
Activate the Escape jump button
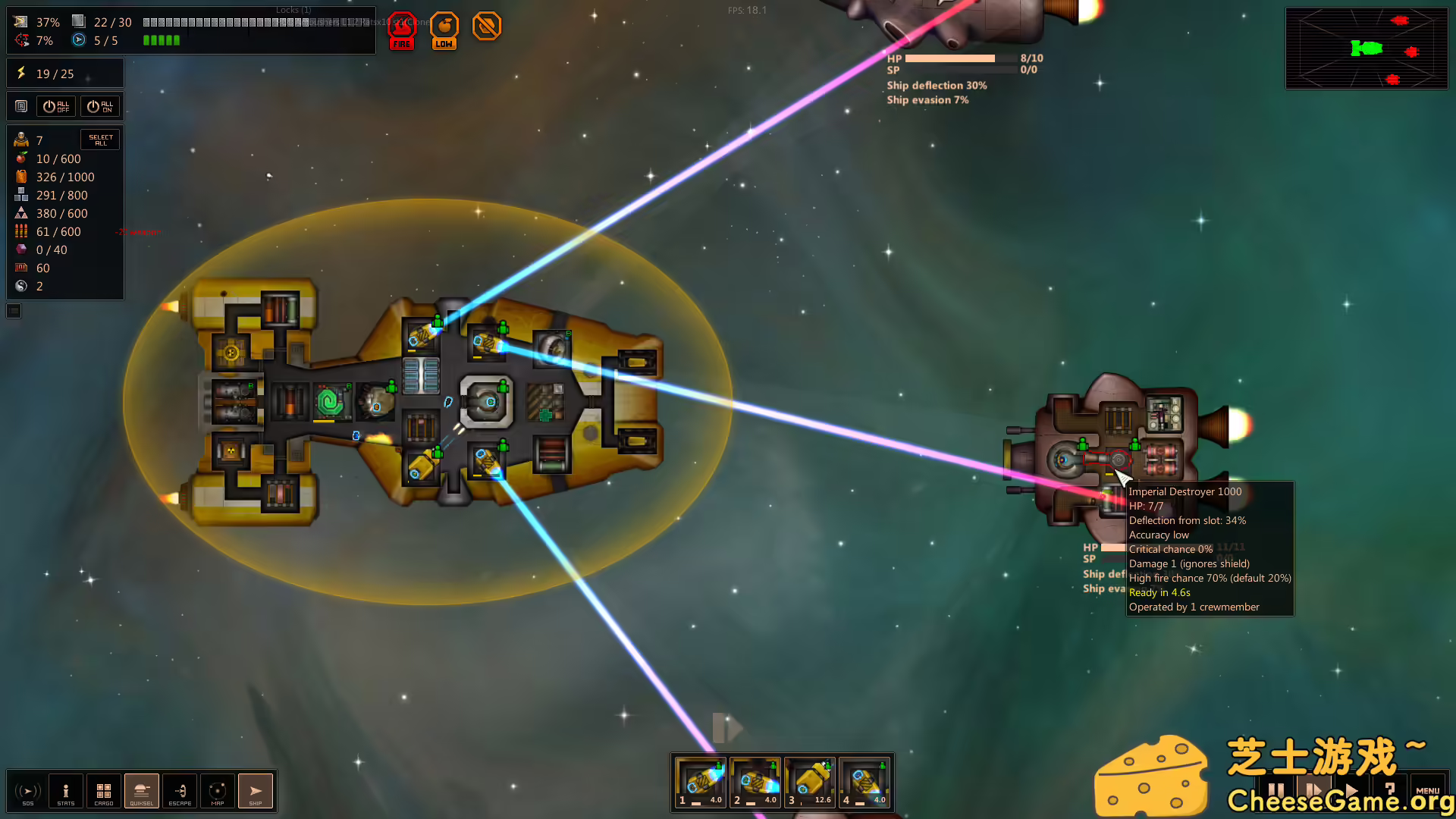[180, 792]
